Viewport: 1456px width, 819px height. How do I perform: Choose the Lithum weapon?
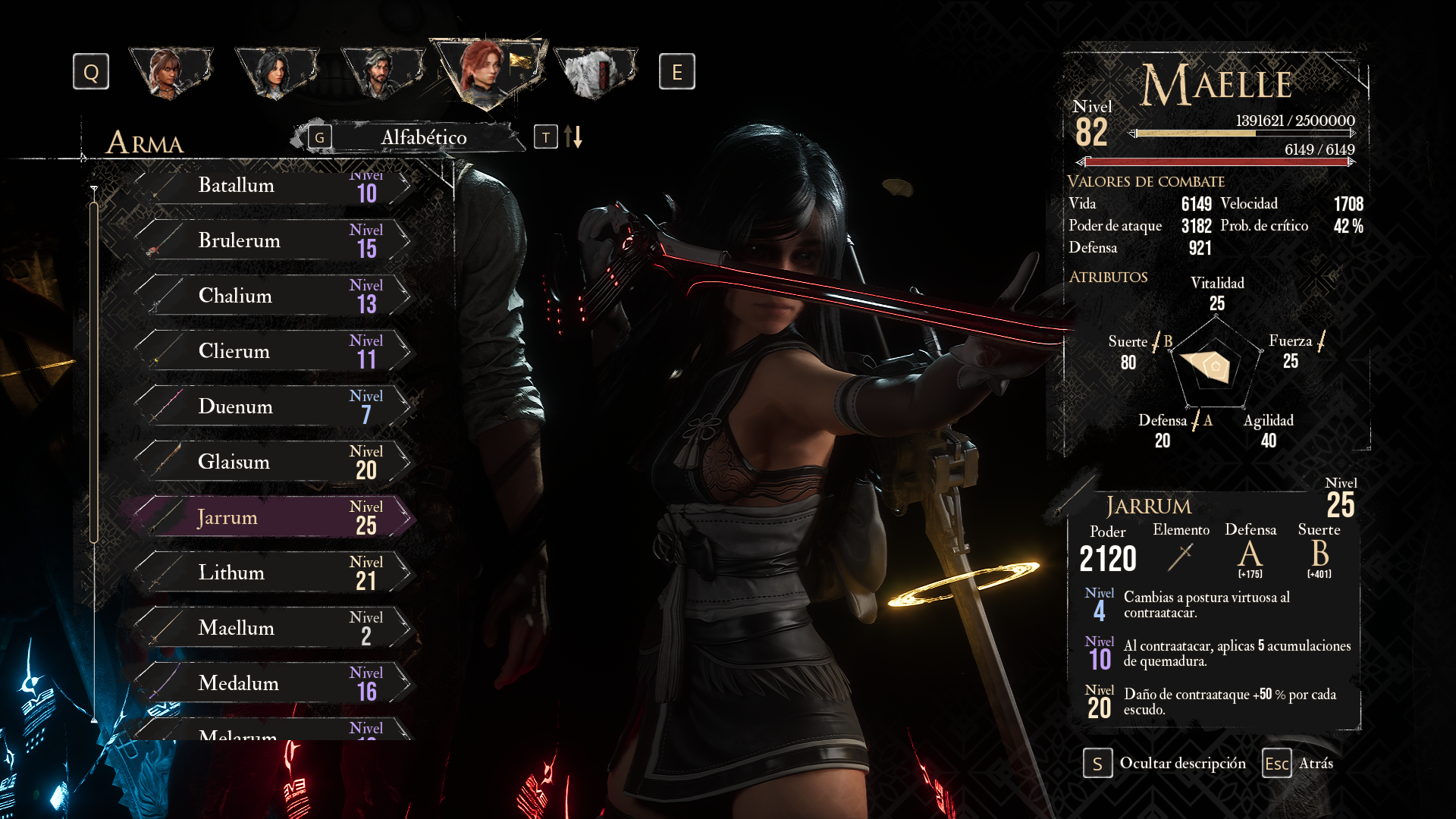click(273, 573)
